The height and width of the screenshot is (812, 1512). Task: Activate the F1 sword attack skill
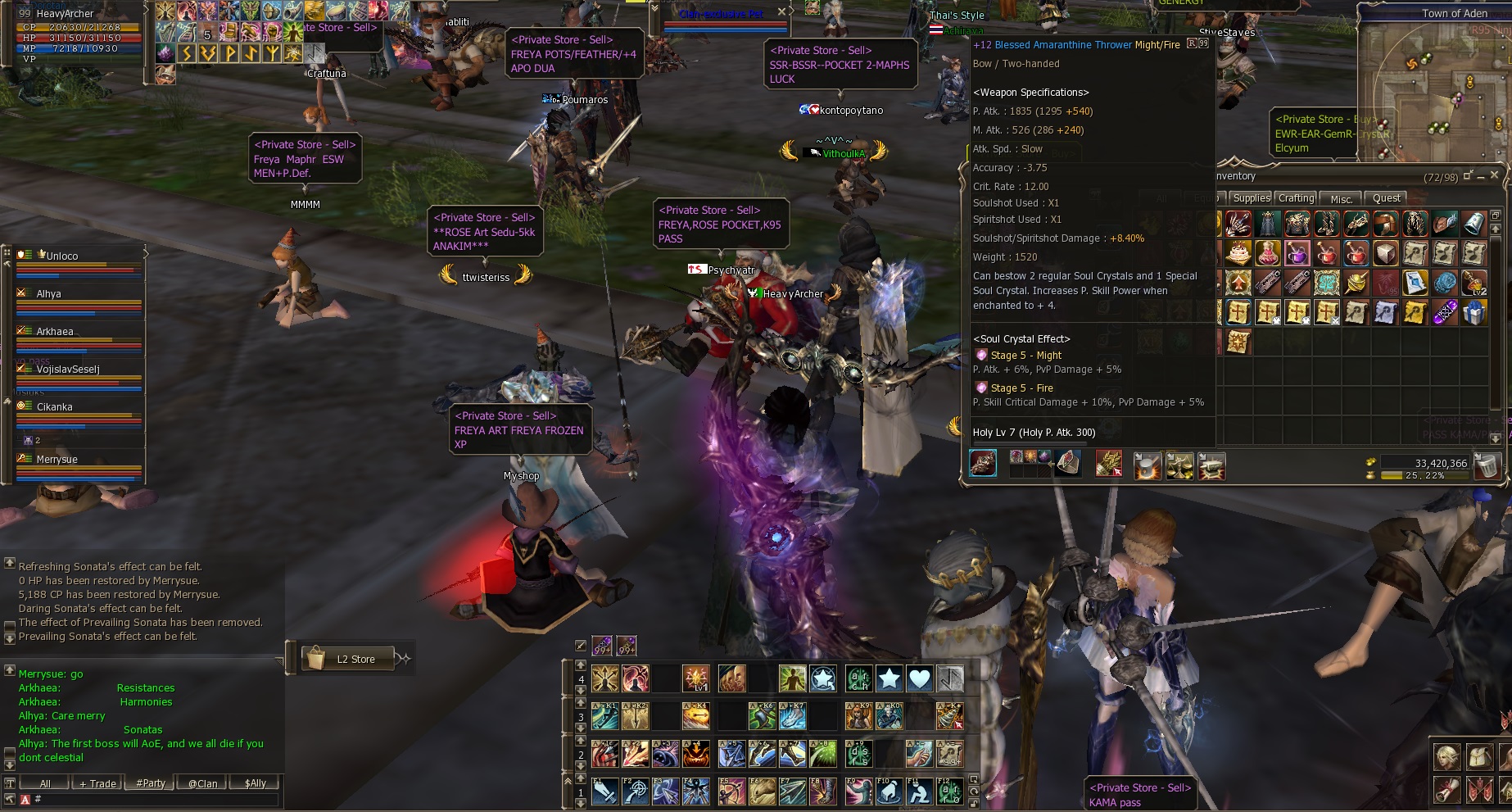[x=604, y=792]
